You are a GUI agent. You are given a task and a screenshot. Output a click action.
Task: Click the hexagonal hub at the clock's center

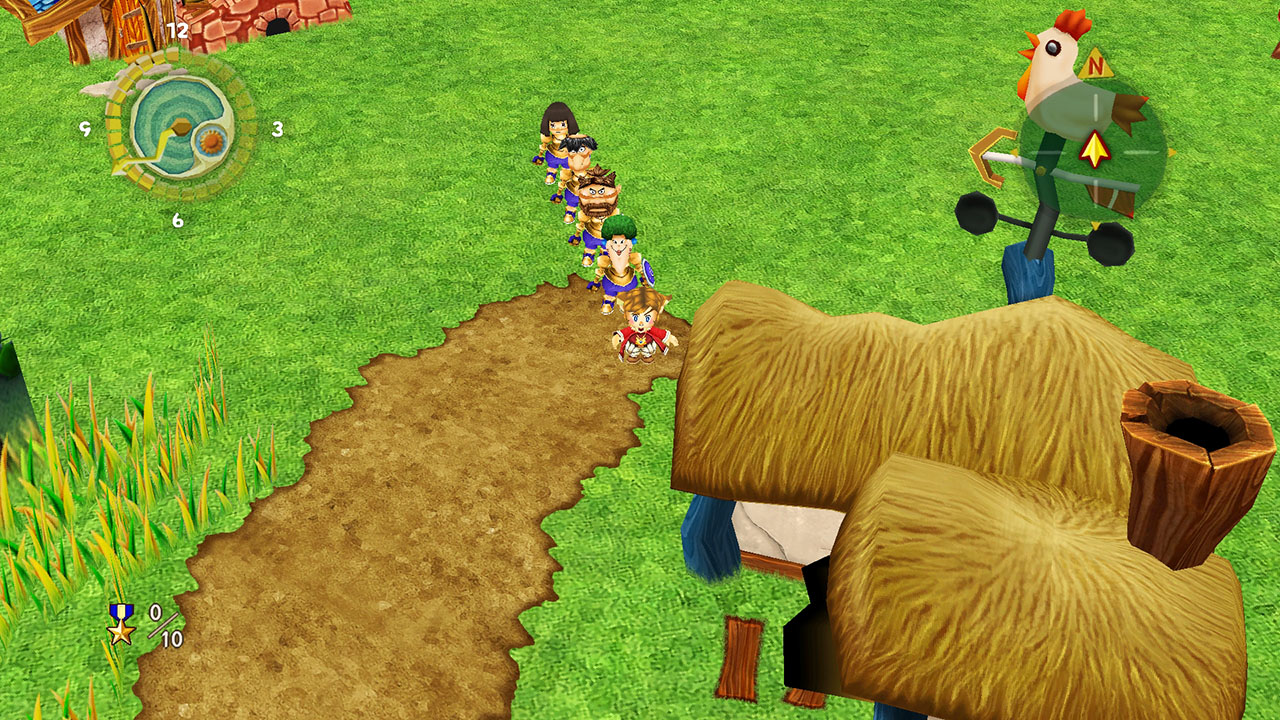(180, 127)
